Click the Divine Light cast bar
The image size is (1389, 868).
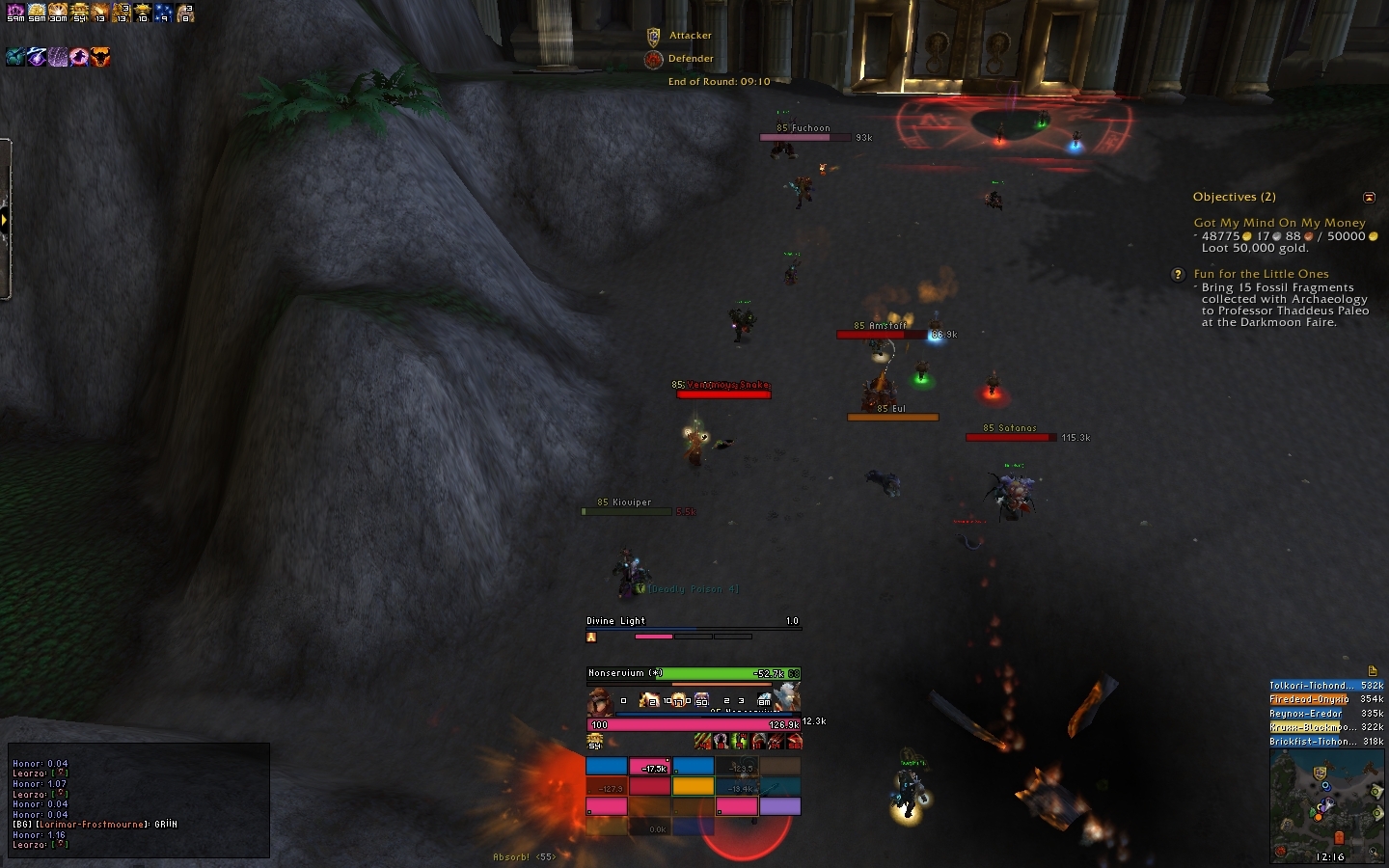pyautogui.click(x=693, y=627)
